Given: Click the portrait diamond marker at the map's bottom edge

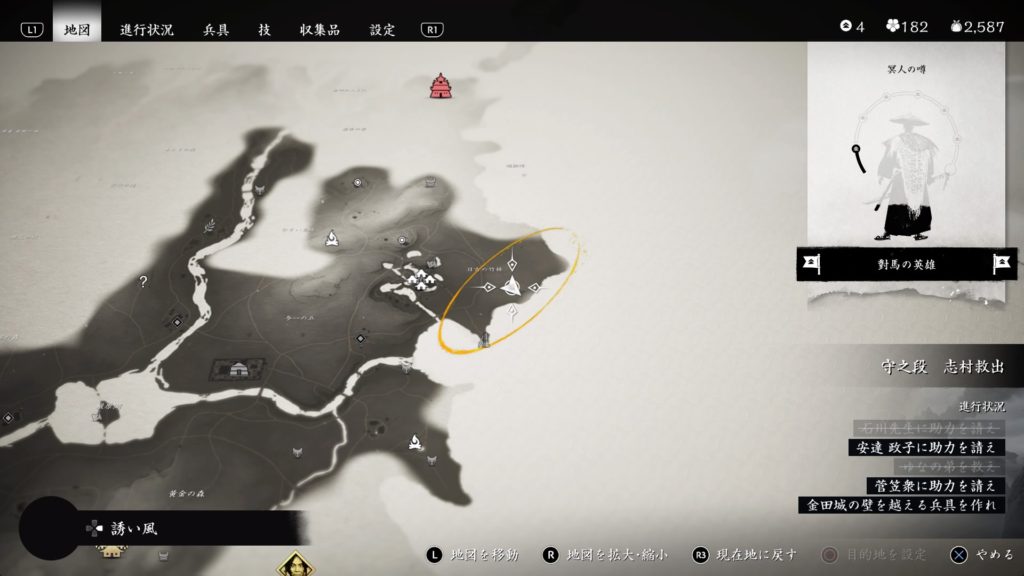Looking at the screenshot, I should pos(295,565).
